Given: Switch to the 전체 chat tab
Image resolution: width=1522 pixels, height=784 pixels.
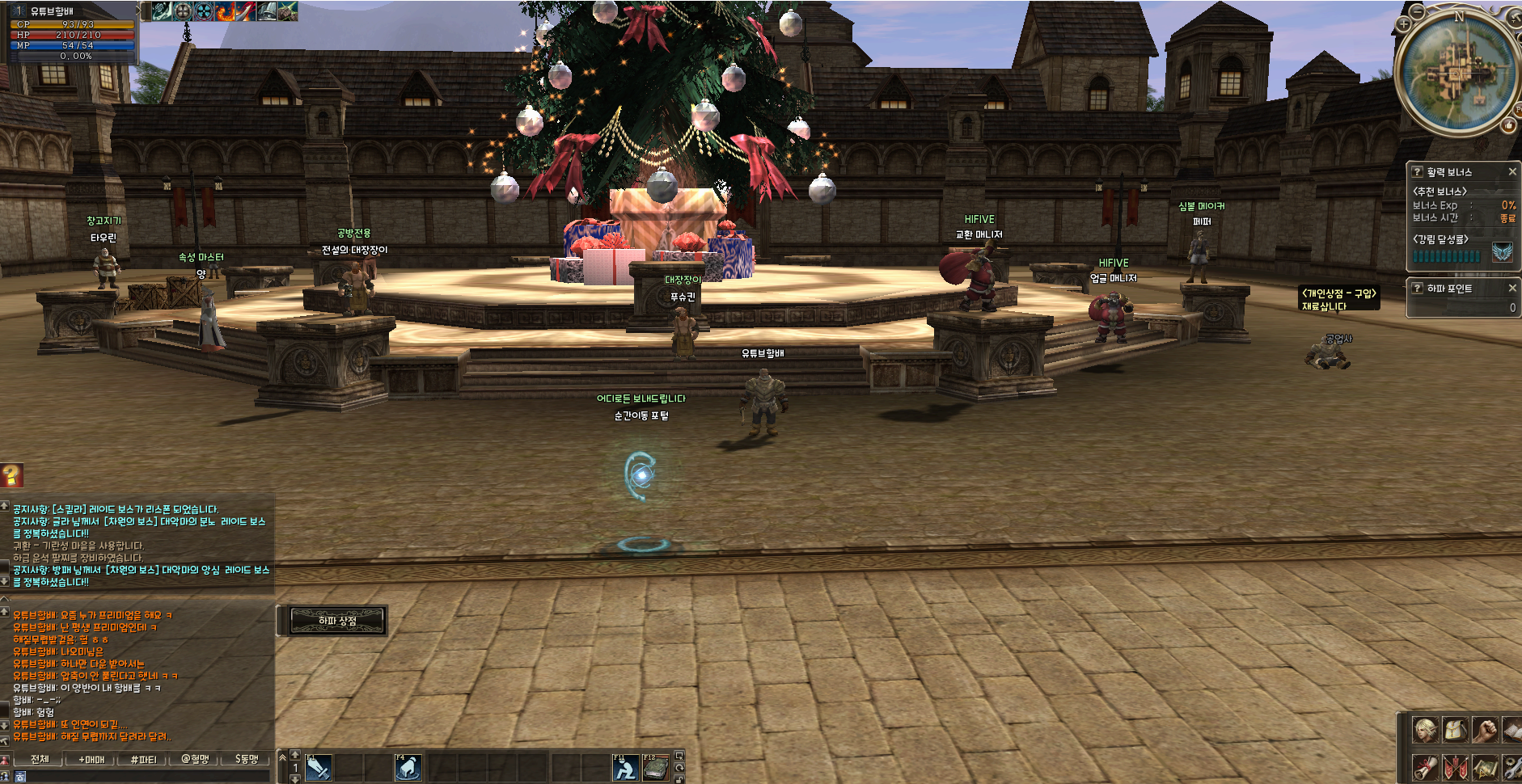Looking at the screenshot, I should click(x=40, y=759).
